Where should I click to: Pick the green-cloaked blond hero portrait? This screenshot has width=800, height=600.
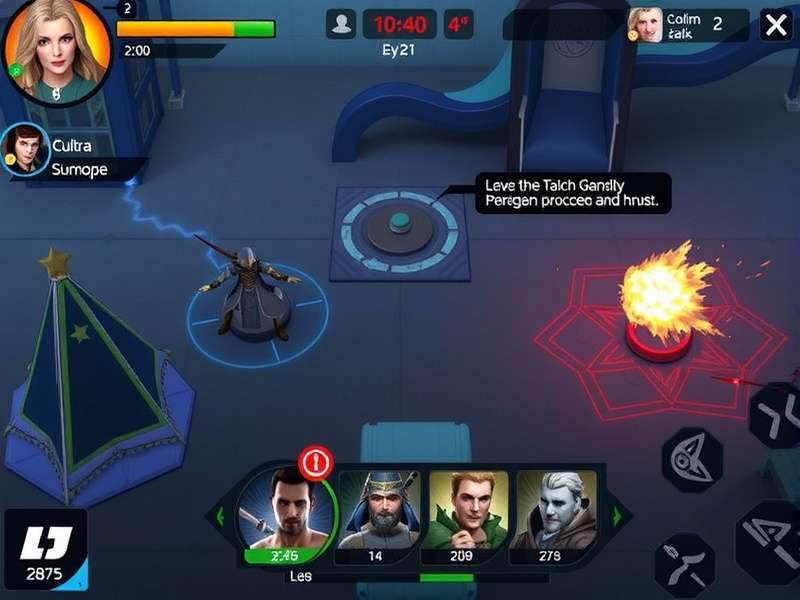pos(468,510)
